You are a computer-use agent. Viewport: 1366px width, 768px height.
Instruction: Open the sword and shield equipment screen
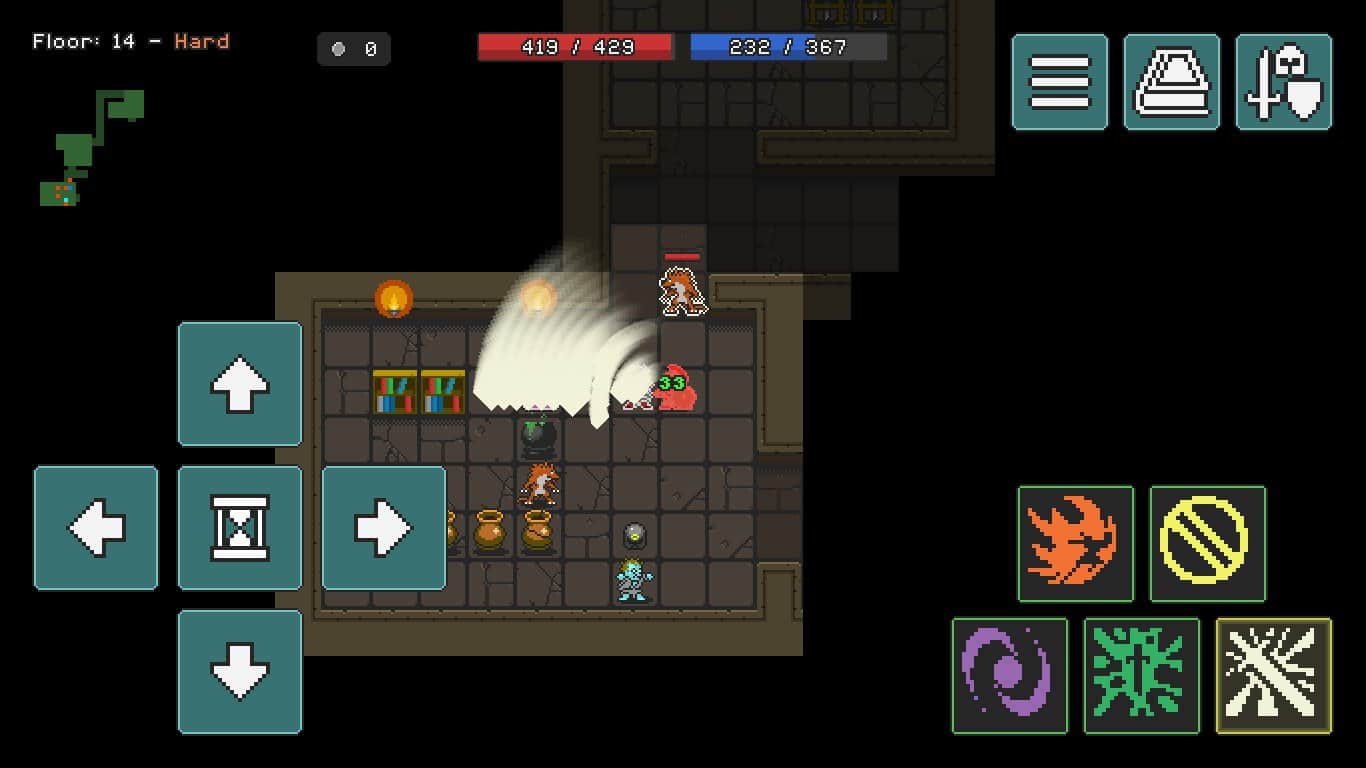(x=1284, y=82)
